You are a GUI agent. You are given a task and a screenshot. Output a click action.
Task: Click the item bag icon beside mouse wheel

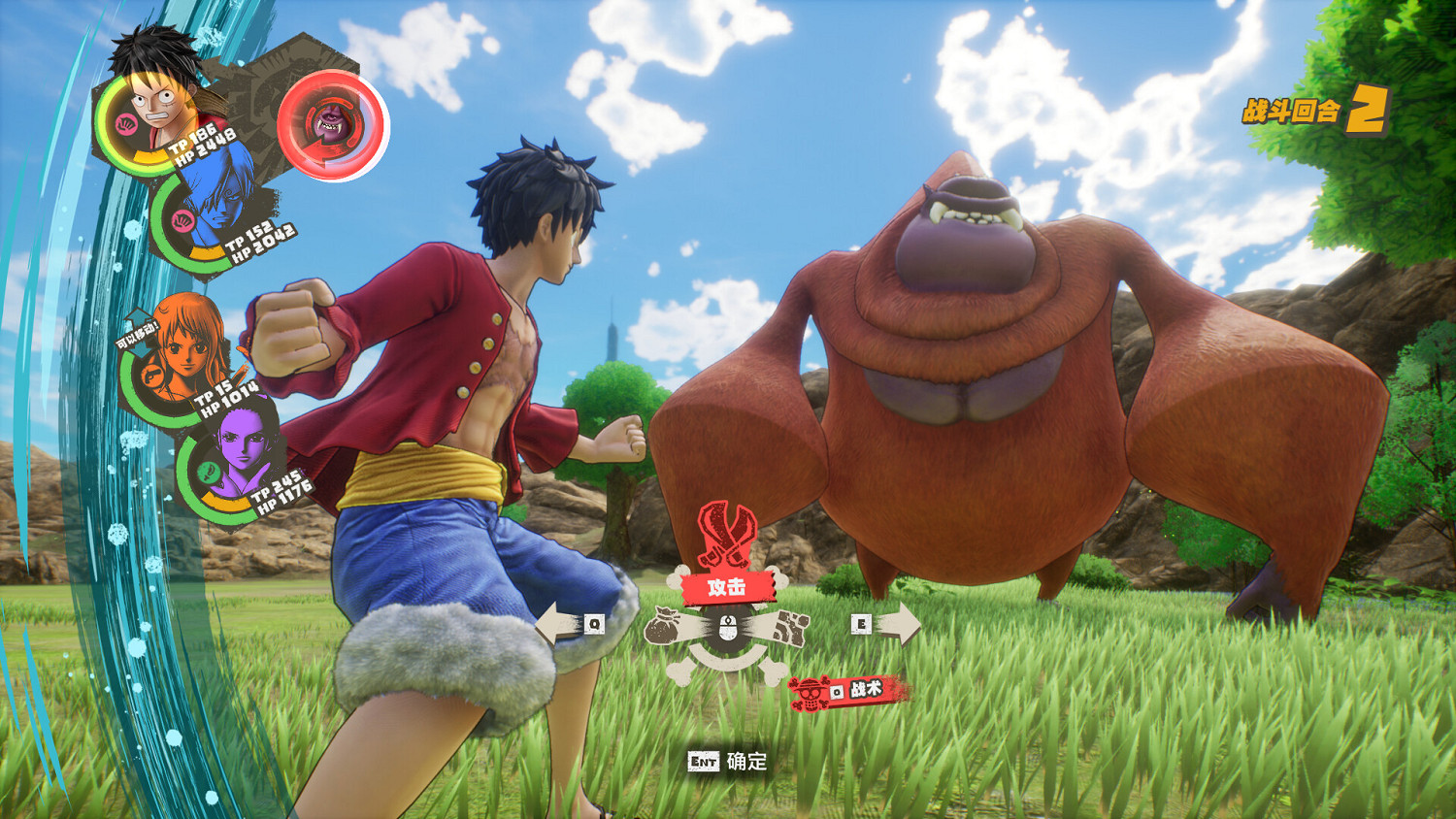[662, 626]
